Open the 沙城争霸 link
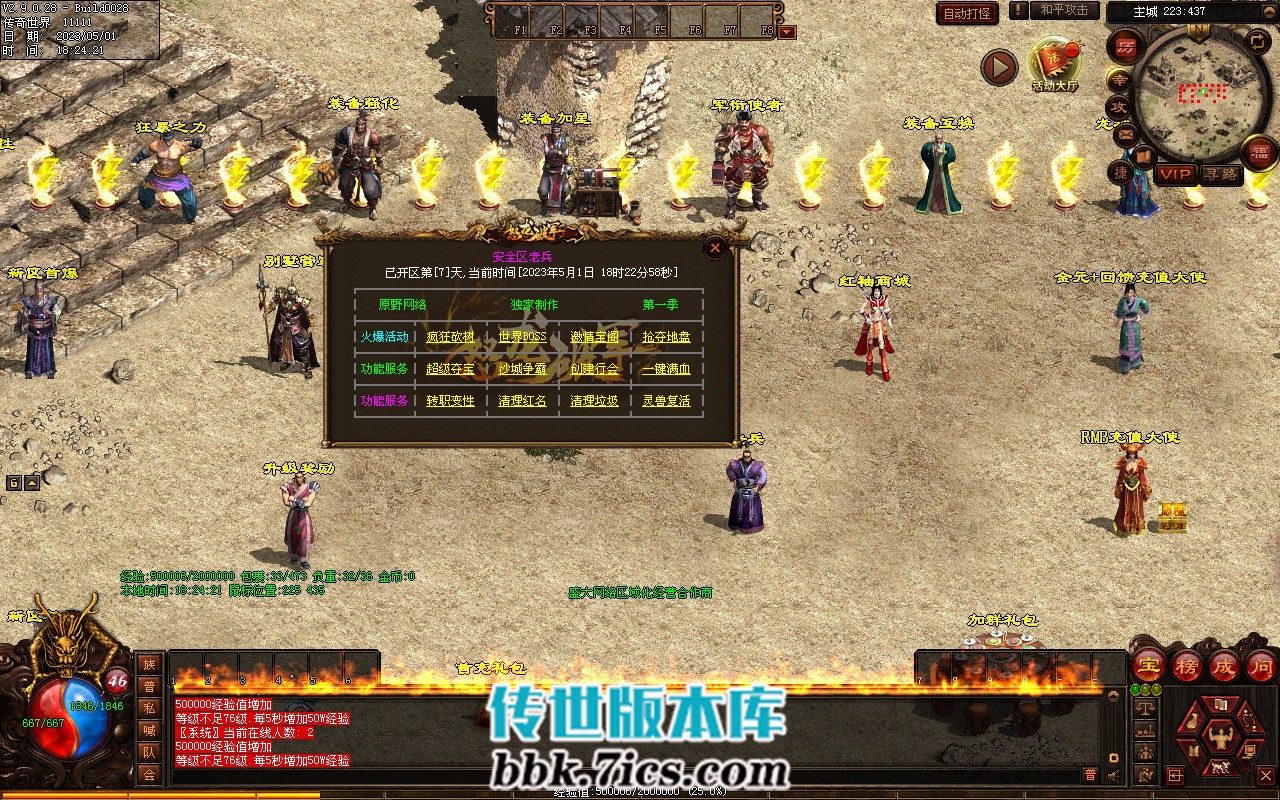 click(522, 369)
